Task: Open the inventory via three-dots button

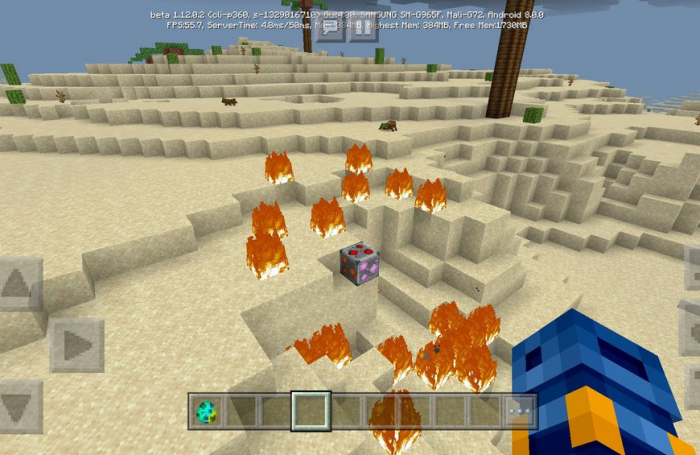Action: tap(518, 411)
